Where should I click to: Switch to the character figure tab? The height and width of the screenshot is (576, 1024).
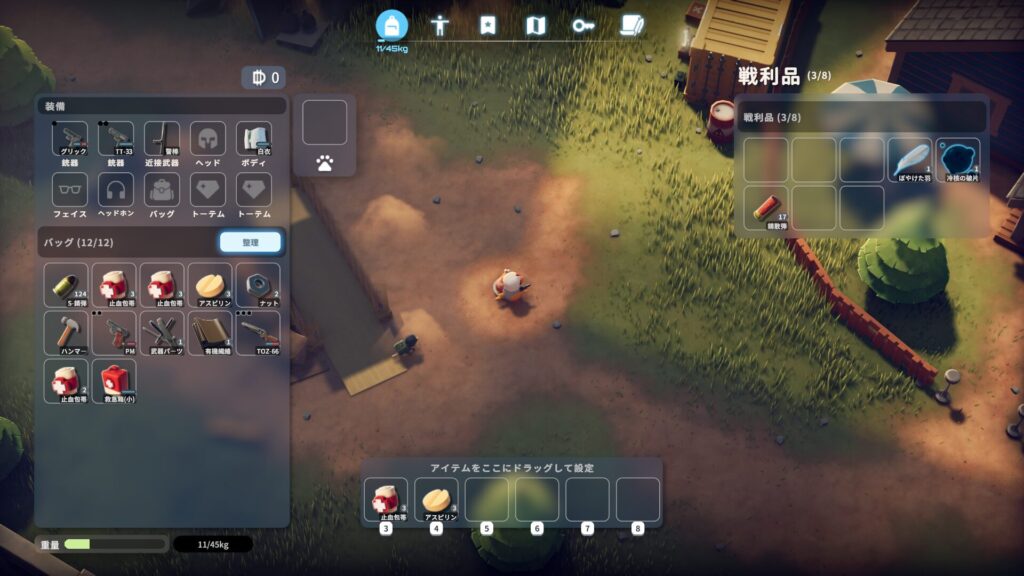click(x=438, y=26)
